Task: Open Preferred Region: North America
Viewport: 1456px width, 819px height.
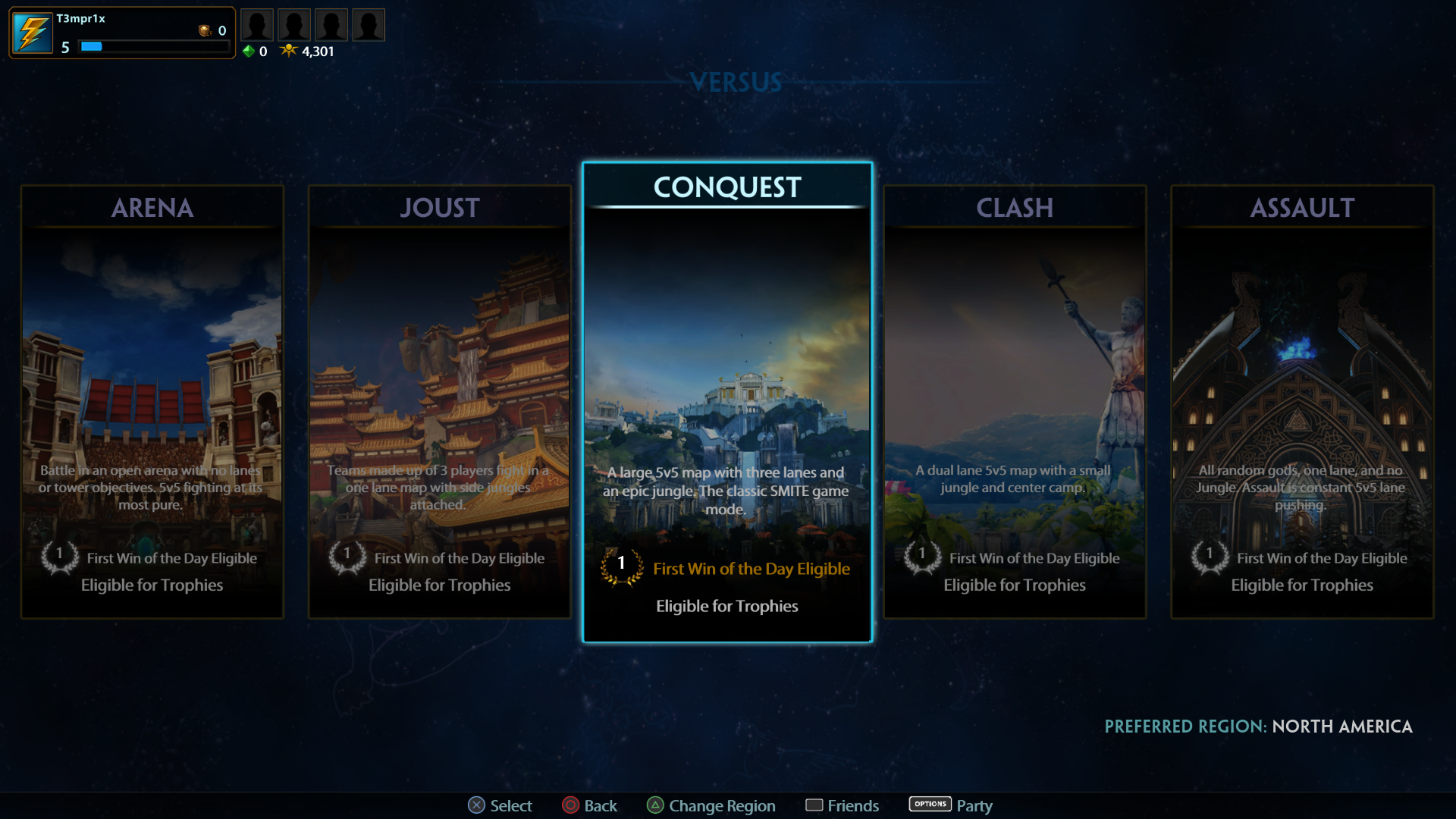Action: (x=1259, y=726)
